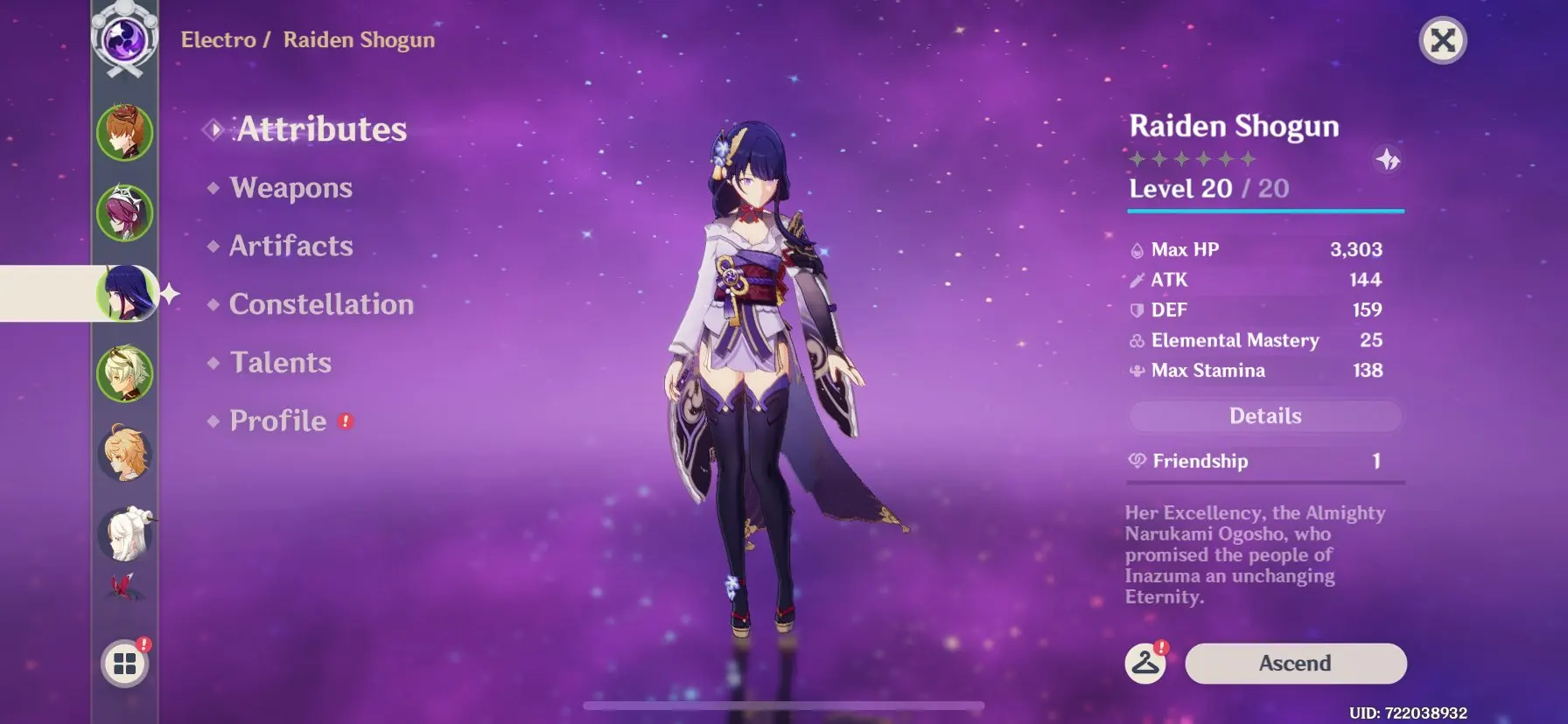
Task: Open the Friendship level row
Action: (1265, 461)
